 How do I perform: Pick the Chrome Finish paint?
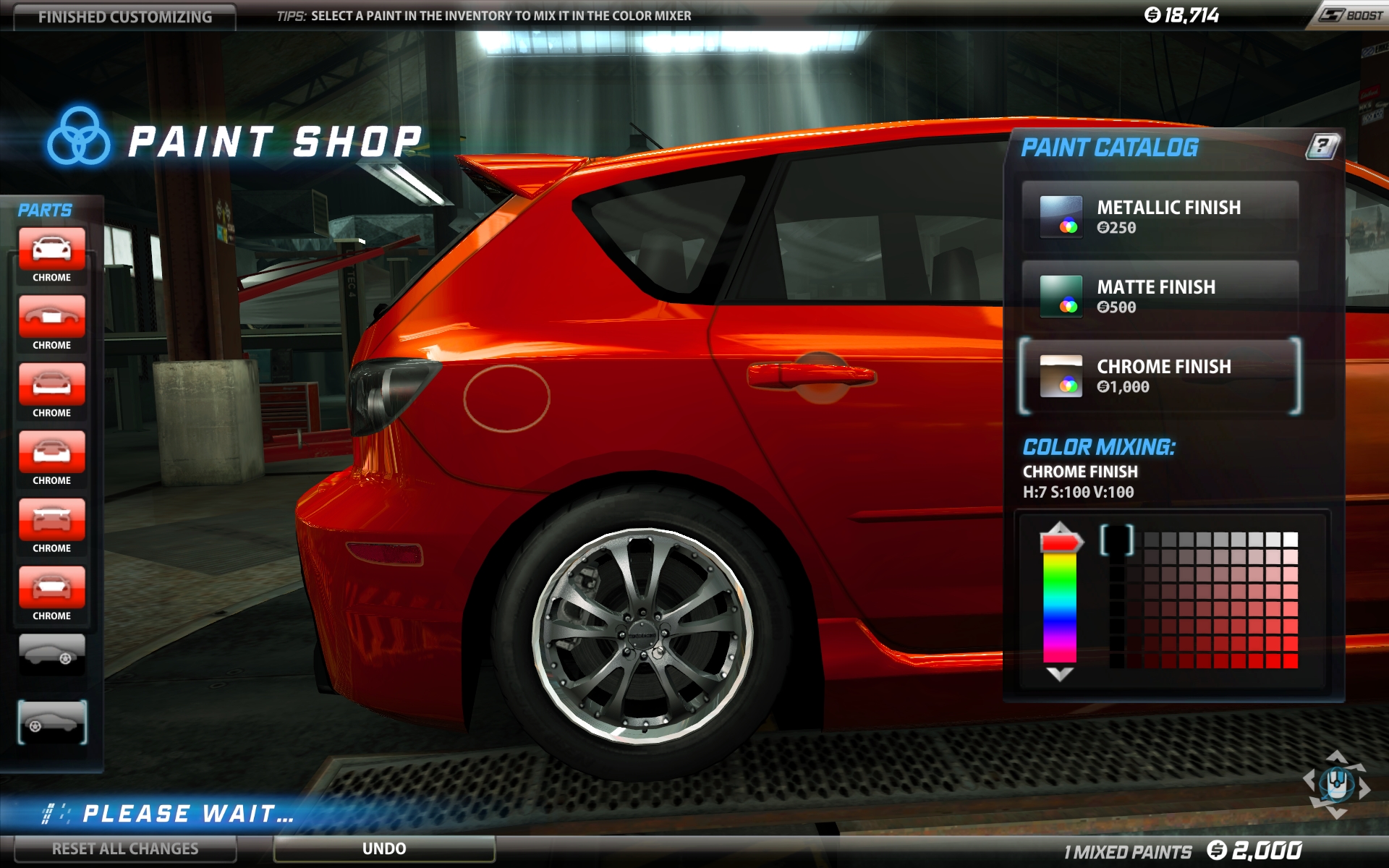pyautogui.click(x=1160, y=376)
